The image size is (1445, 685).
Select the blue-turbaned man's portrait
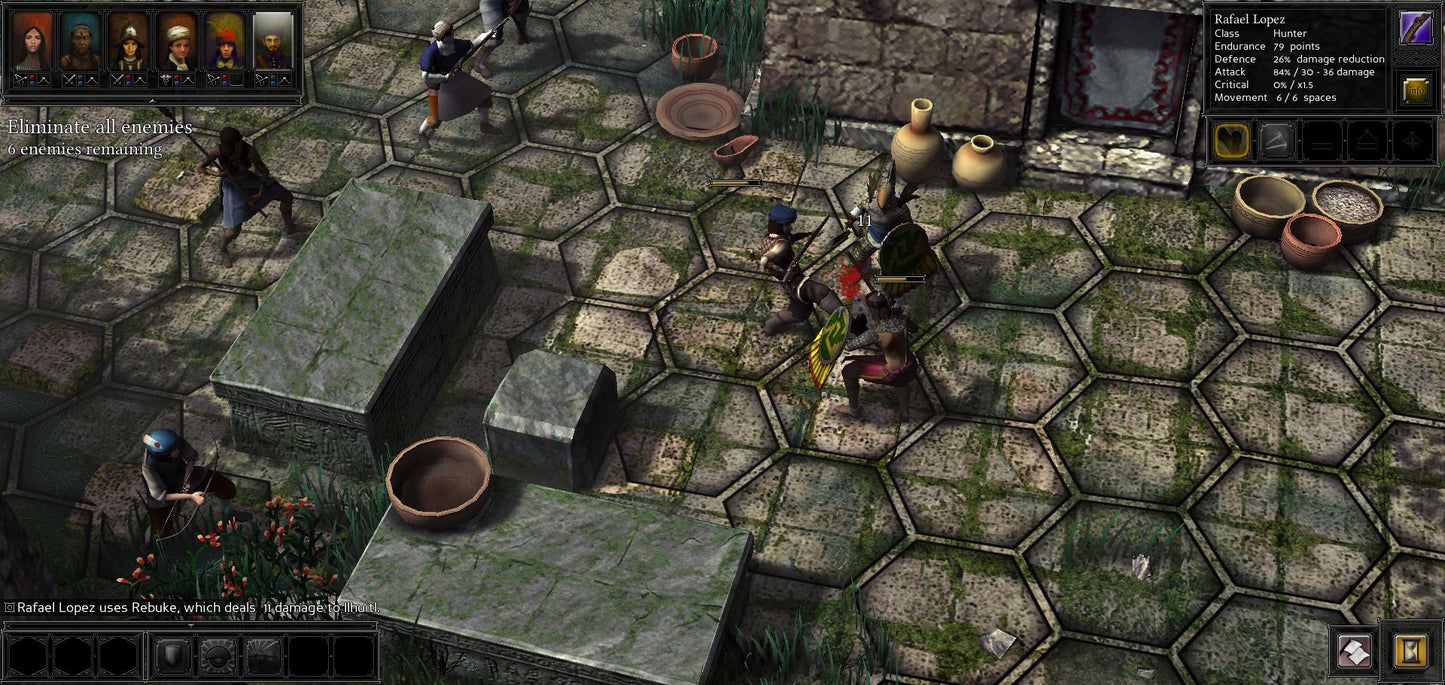click(x=80, y=40)
